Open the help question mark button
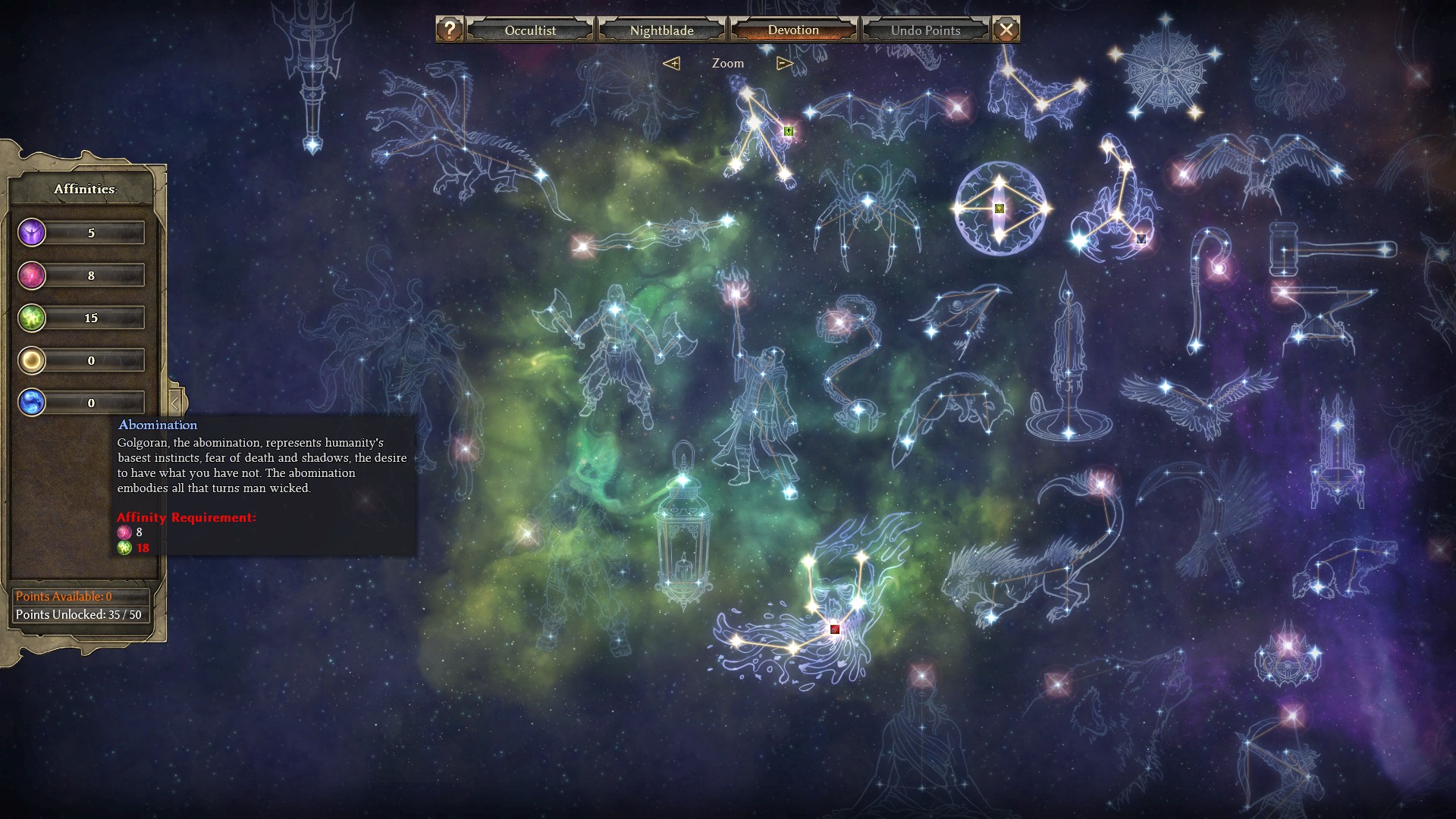The height and width of the screenshot is (819, 1456). click(x=450, y=30)
